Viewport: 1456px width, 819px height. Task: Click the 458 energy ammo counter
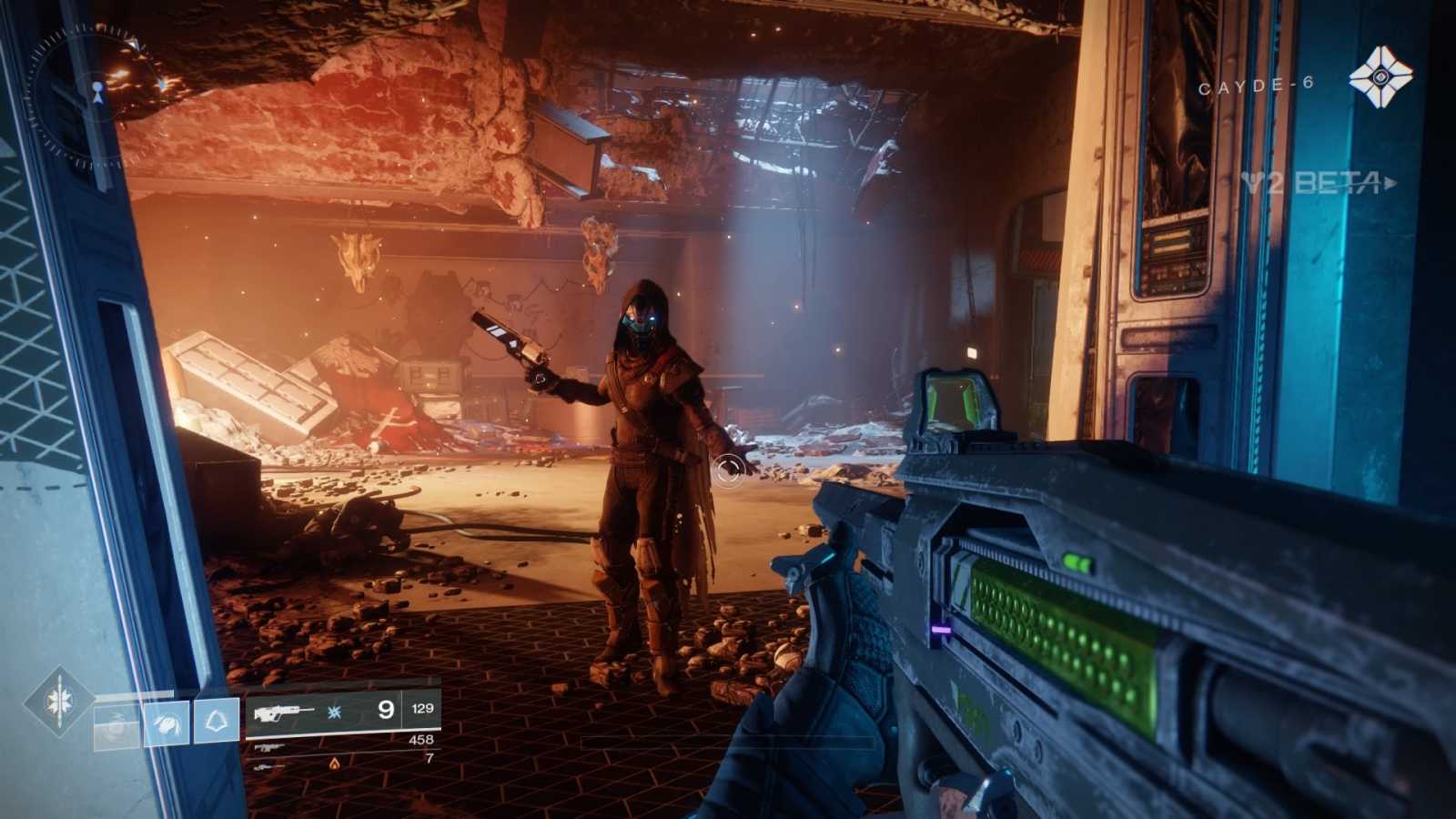click(420, 740)
